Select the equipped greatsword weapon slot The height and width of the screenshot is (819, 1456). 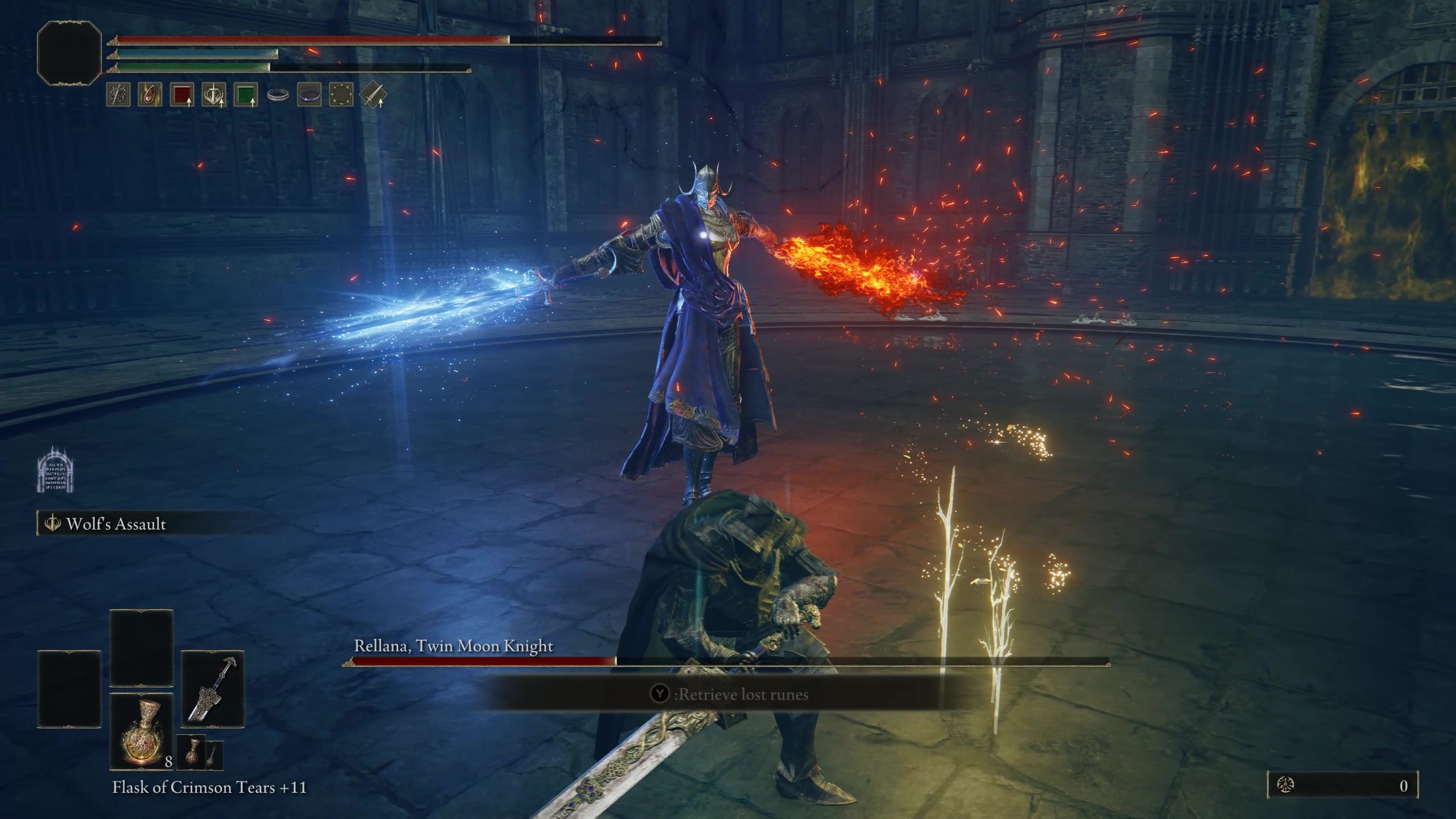[212, 689]
